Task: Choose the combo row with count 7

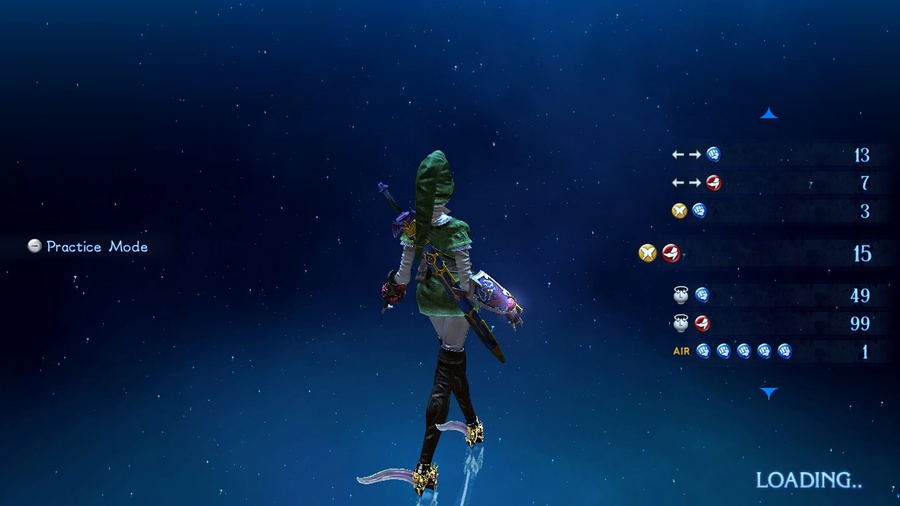Action: tap(770, 183)
